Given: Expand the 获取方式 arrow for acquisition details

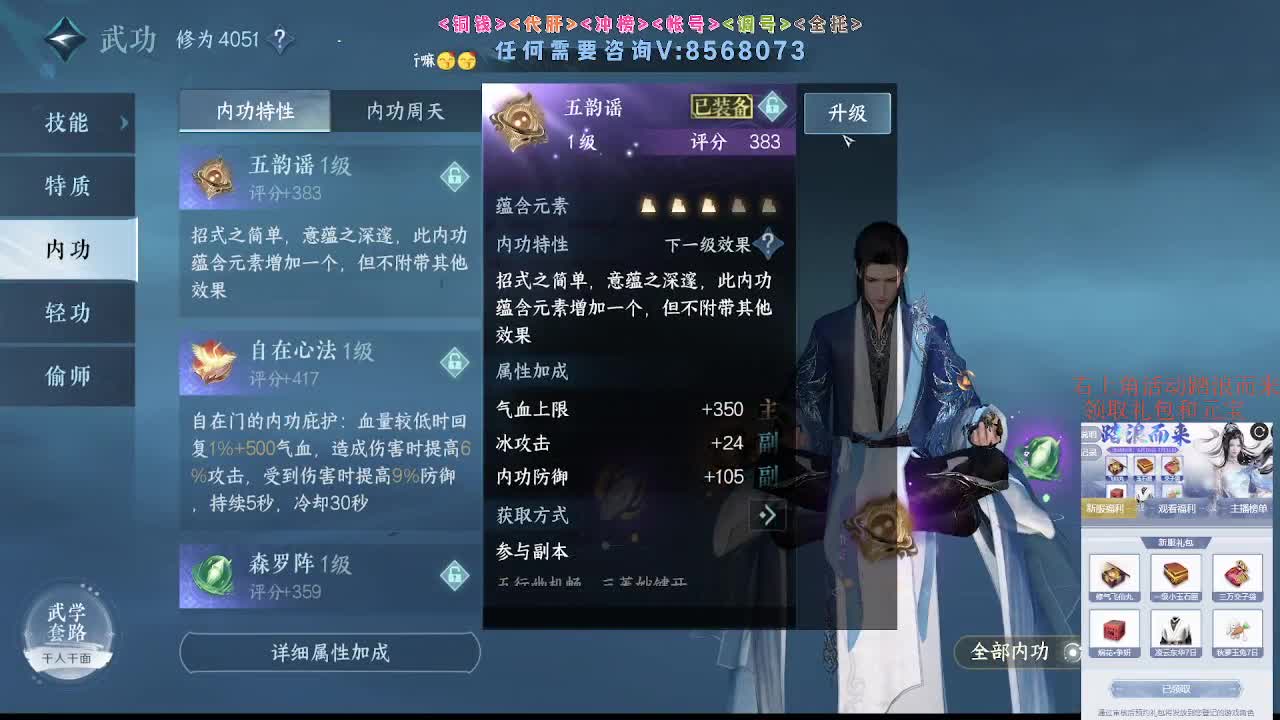Looking at the screenshot, I should (767, 515).
